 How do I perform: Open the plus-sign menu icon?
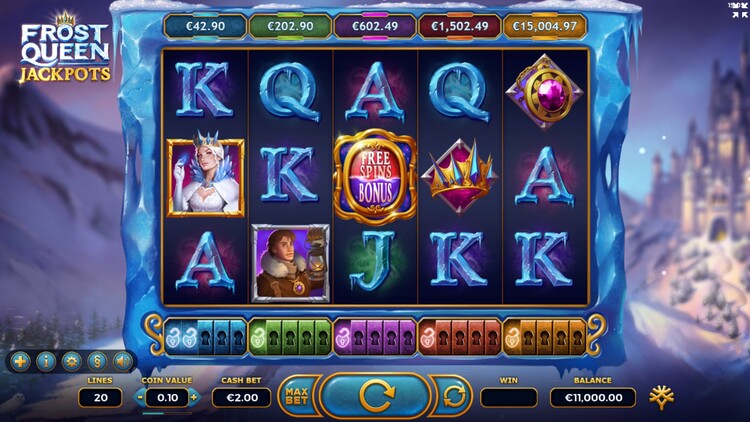(20, 361)
